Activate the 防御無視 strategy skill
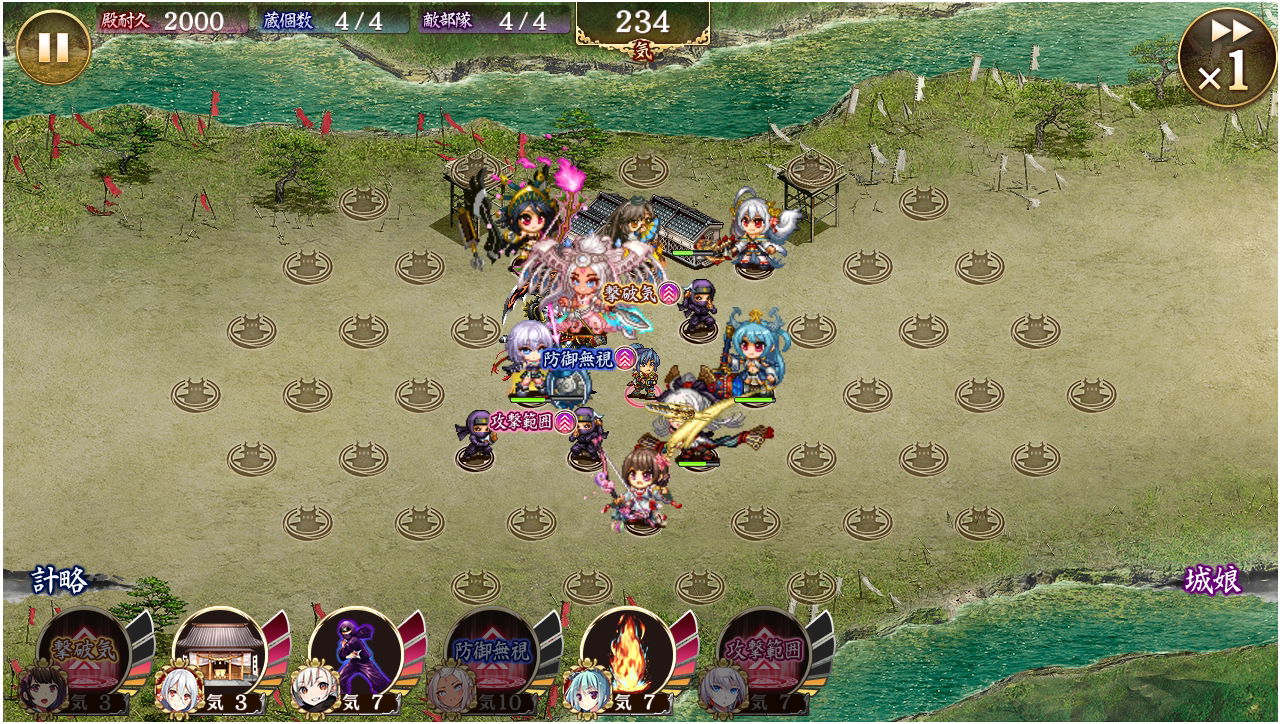The width and height of the screenshot is (1280, 724). coord(491,654)
